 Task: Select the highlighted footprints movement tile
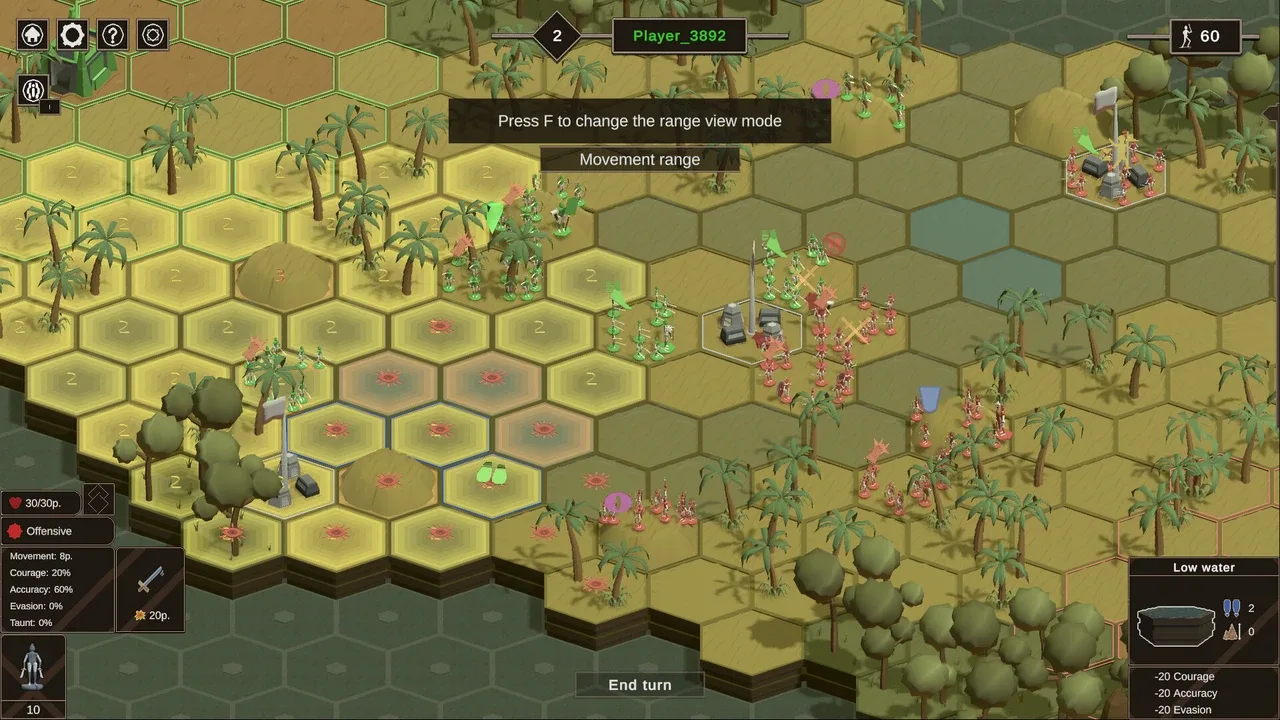492,473
